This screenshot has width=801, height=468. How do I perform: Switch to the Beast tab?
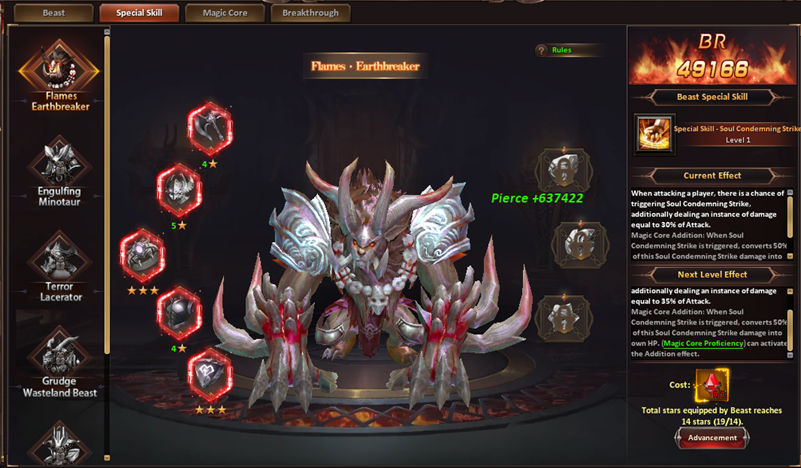53,13
